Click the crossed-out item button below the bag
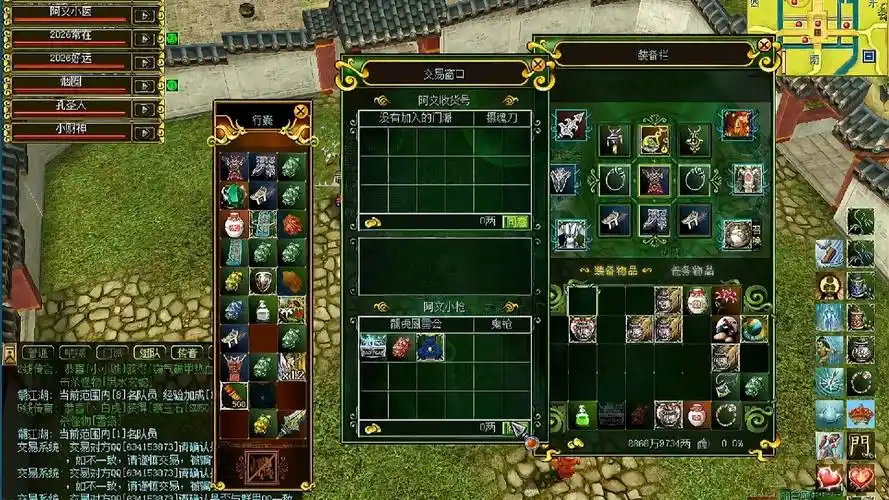This screenshot has height=500, width=889. pyautogui.click(x=262, y=467)
